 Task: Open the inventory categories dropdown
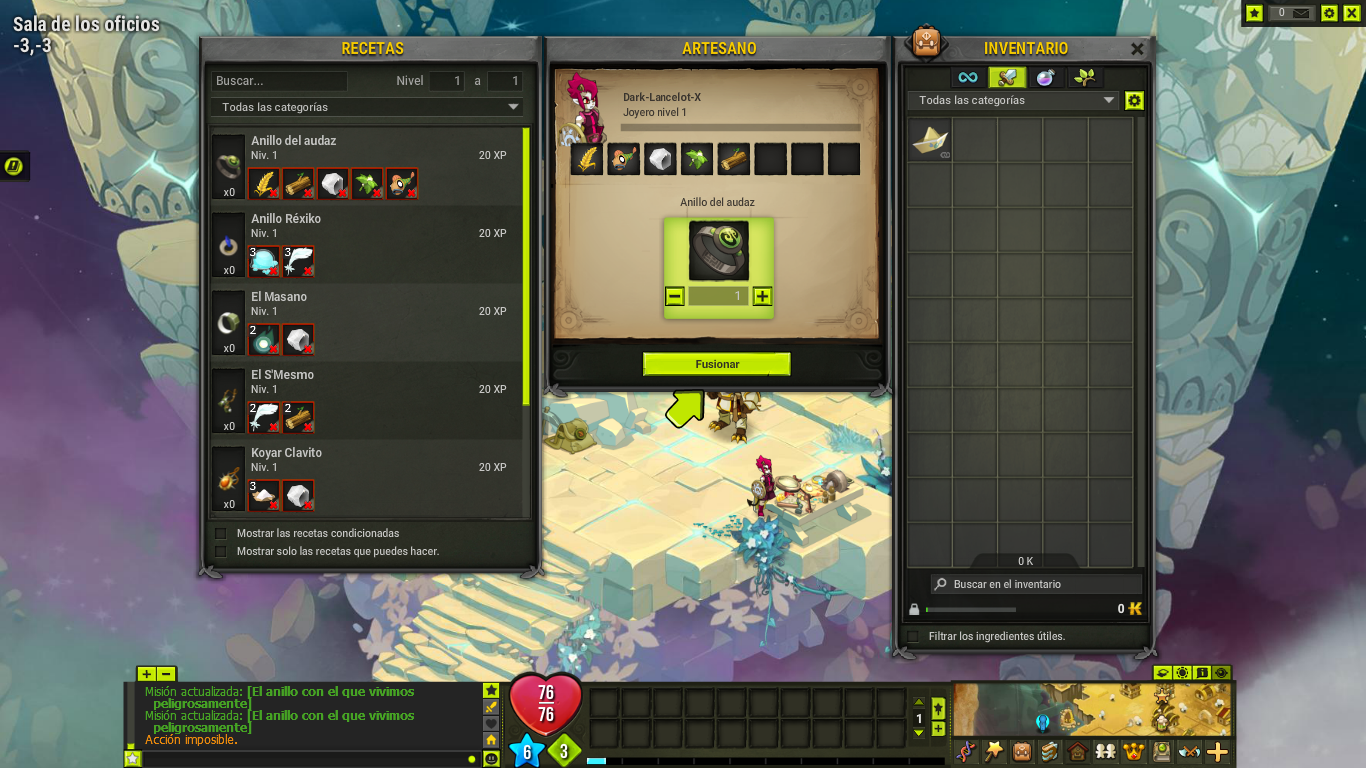(x=1016, y=100)
